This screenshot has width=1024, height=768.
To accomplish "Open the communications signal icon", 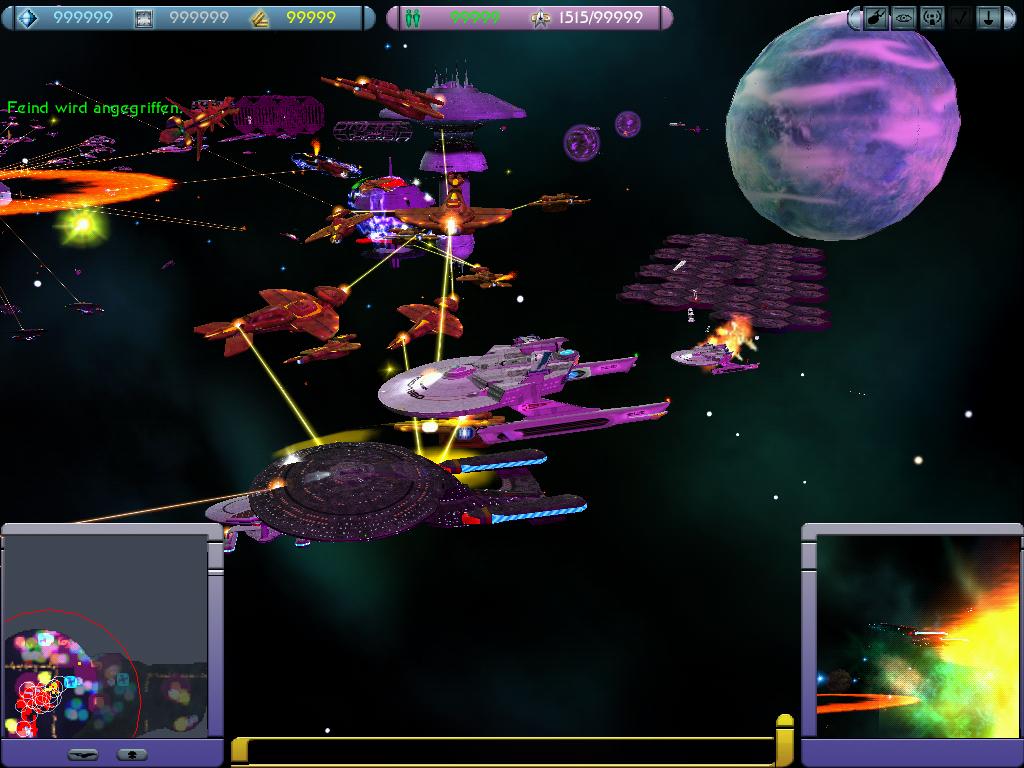I will point(931,18).
